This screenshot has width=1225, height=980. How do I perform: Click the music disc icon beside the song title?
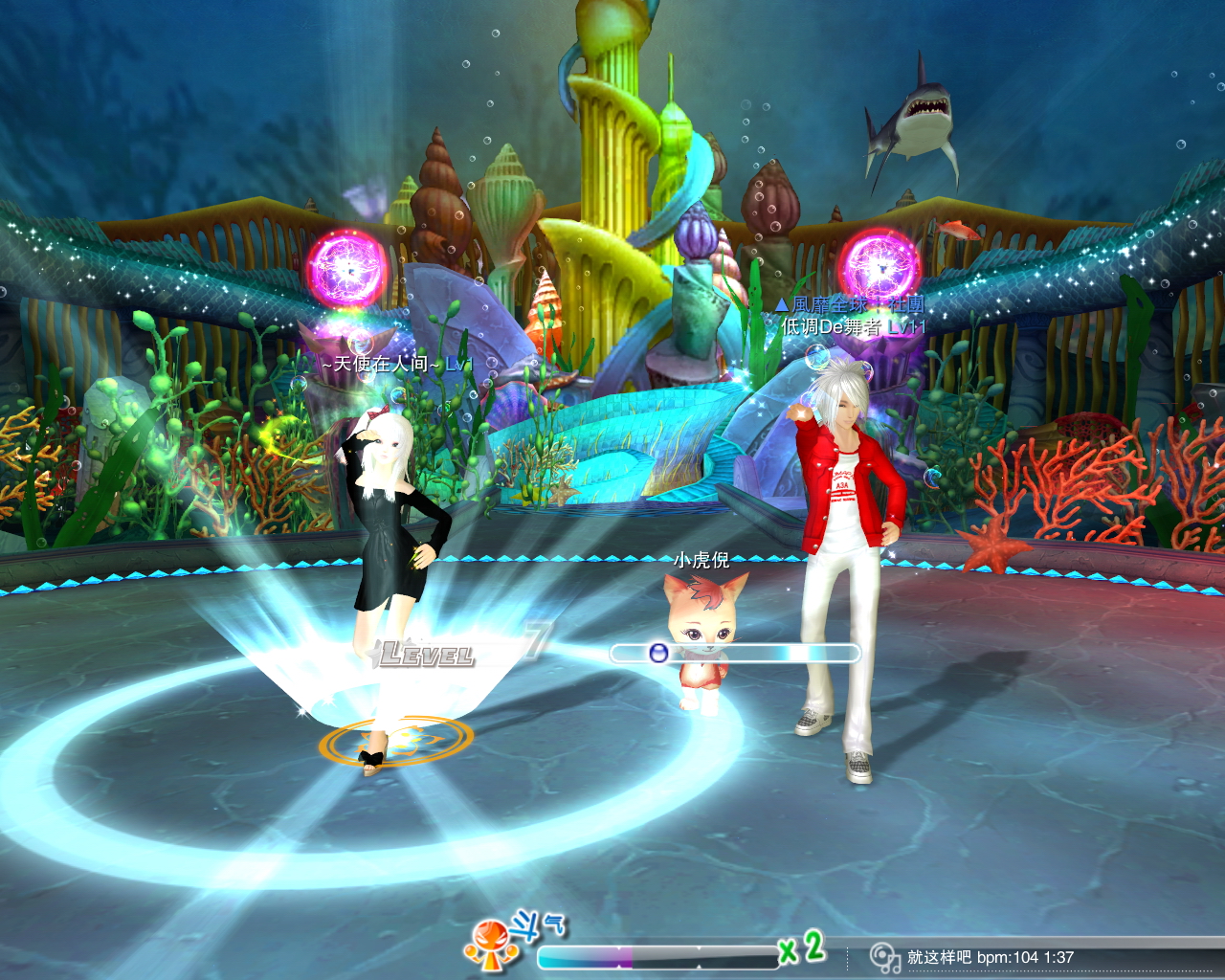point(884,957)
